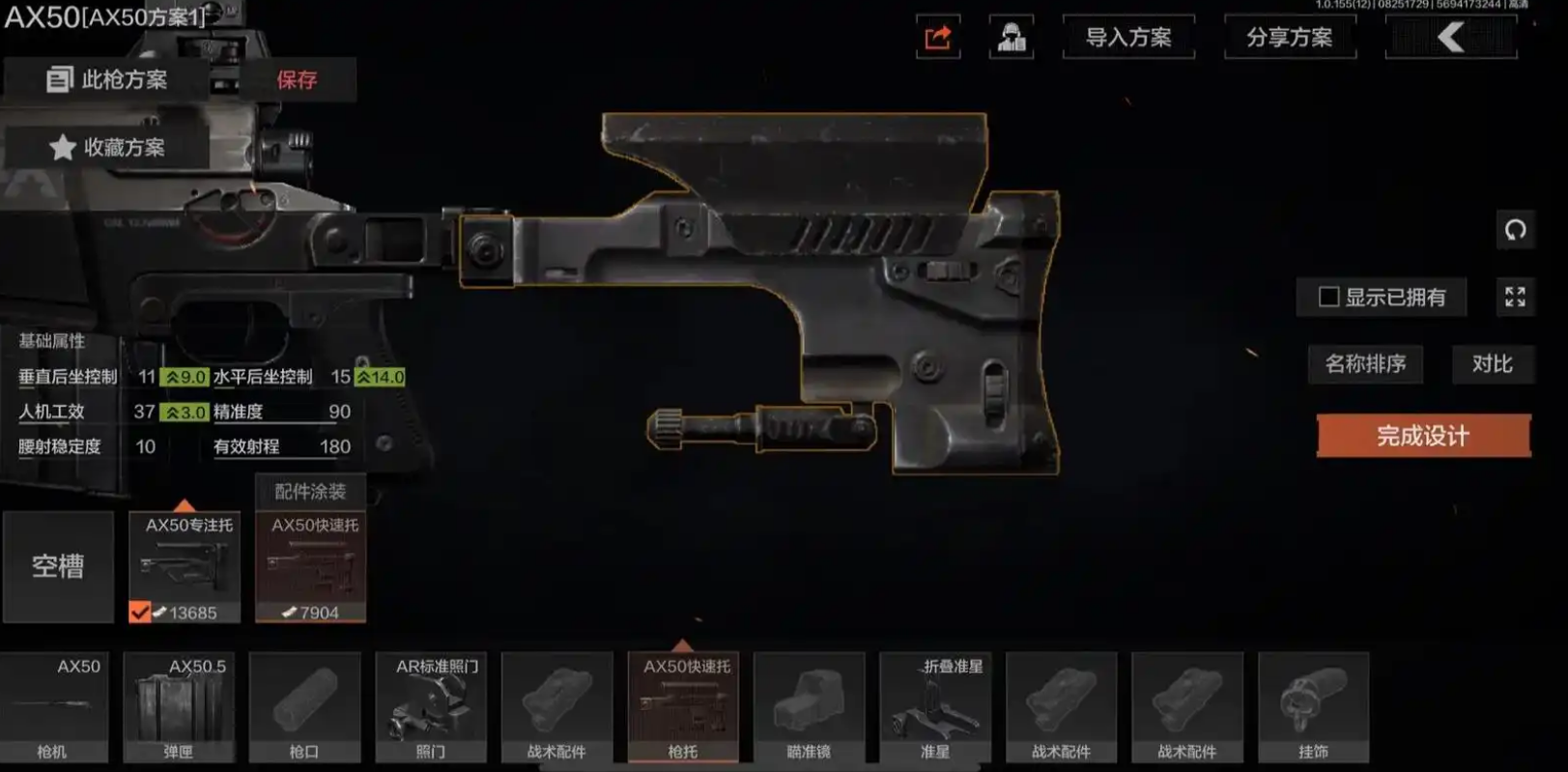This screenshot has width=1568, height=772.
Task: Select the 空槽 empty slot option
Action: point(58,566)
